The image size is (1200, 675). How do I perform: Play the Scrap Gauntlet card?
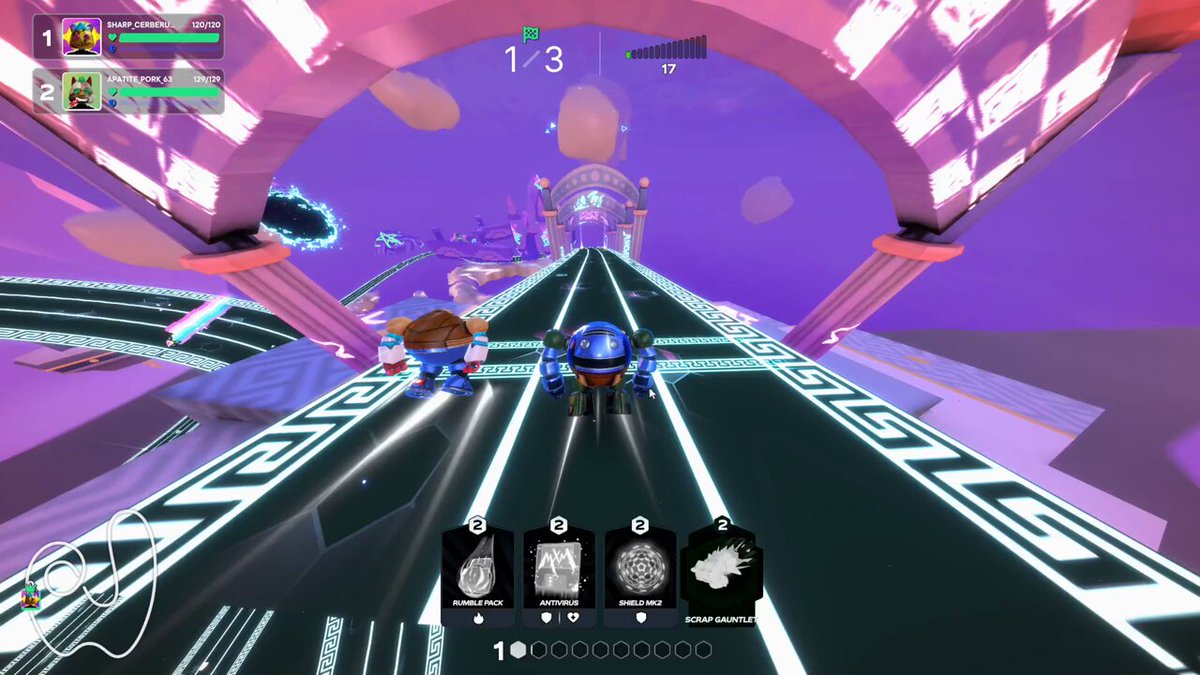(722, 575)
